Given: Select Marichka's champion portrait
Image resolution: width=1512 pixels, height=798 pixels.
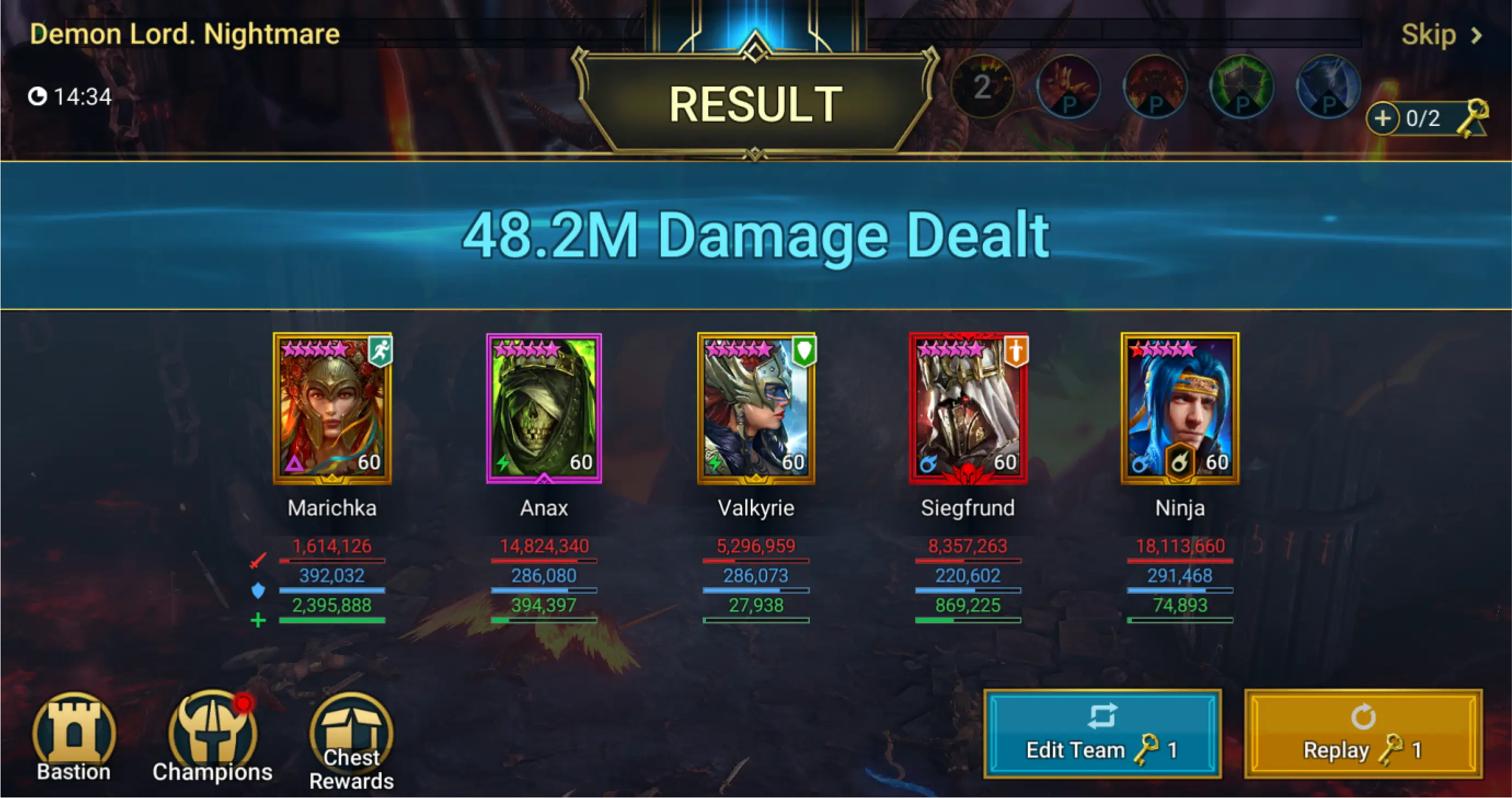Looking at the screenshot, I should click(x=332, y=409).
